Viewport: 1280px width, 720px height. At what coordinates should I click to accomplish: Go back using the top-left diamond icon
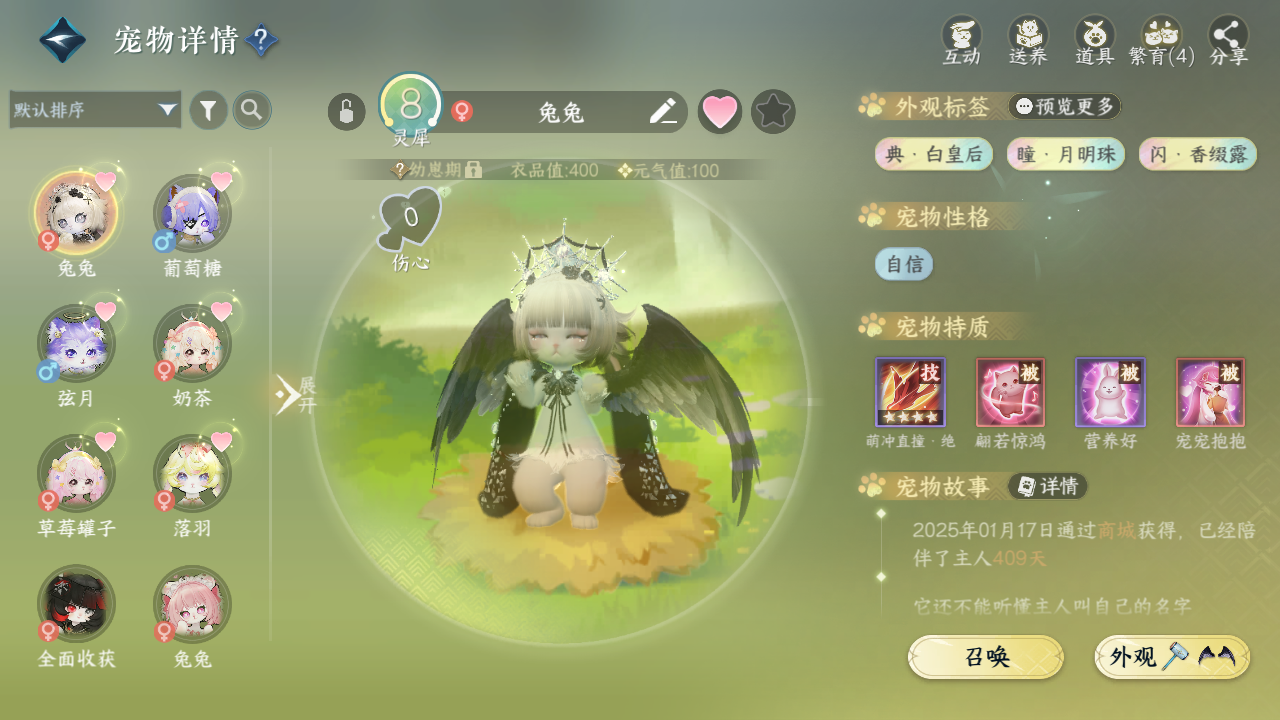tap(62, 40)
